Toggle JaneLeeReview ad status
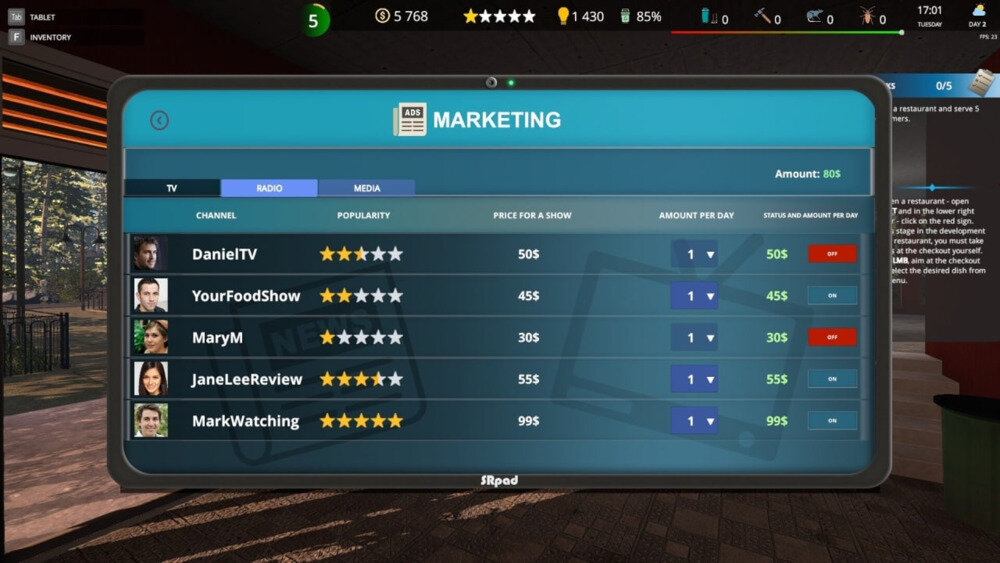This screenshot has width=1000, height=563. pos(832,379)
